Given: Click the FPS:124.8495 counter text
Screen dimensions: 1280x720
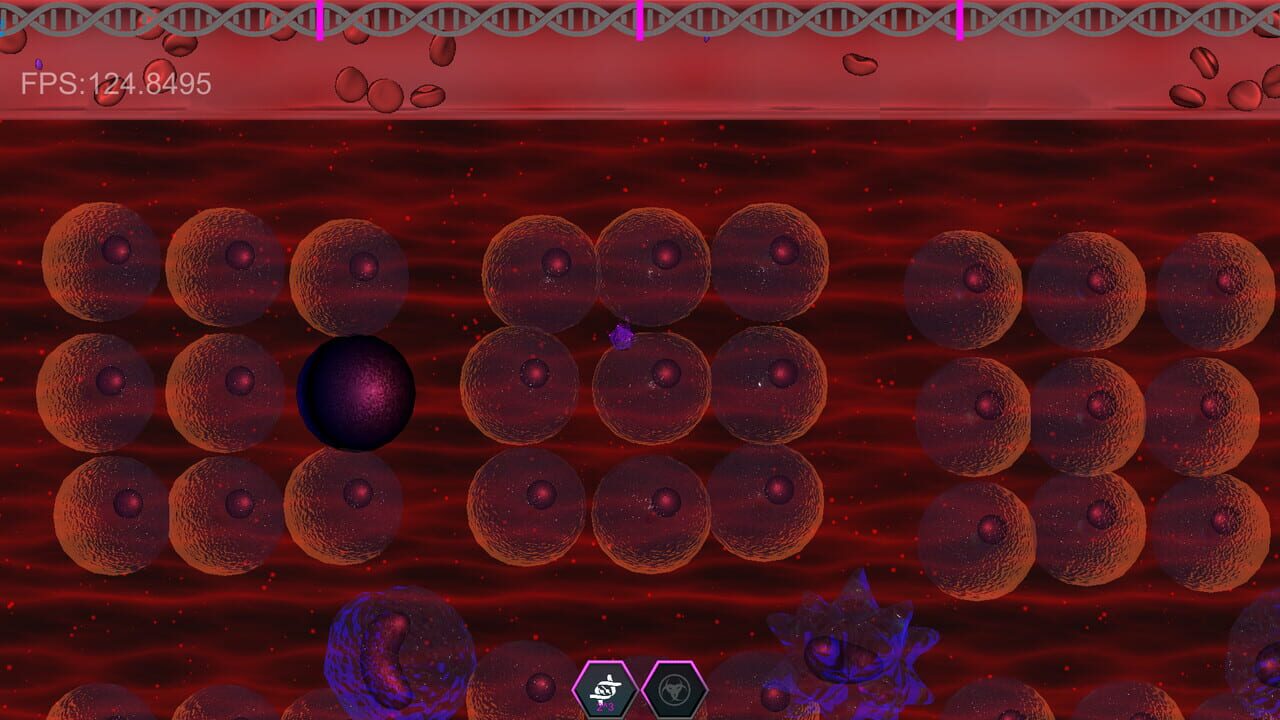Looking at the screenshot, I should [115, 82].
